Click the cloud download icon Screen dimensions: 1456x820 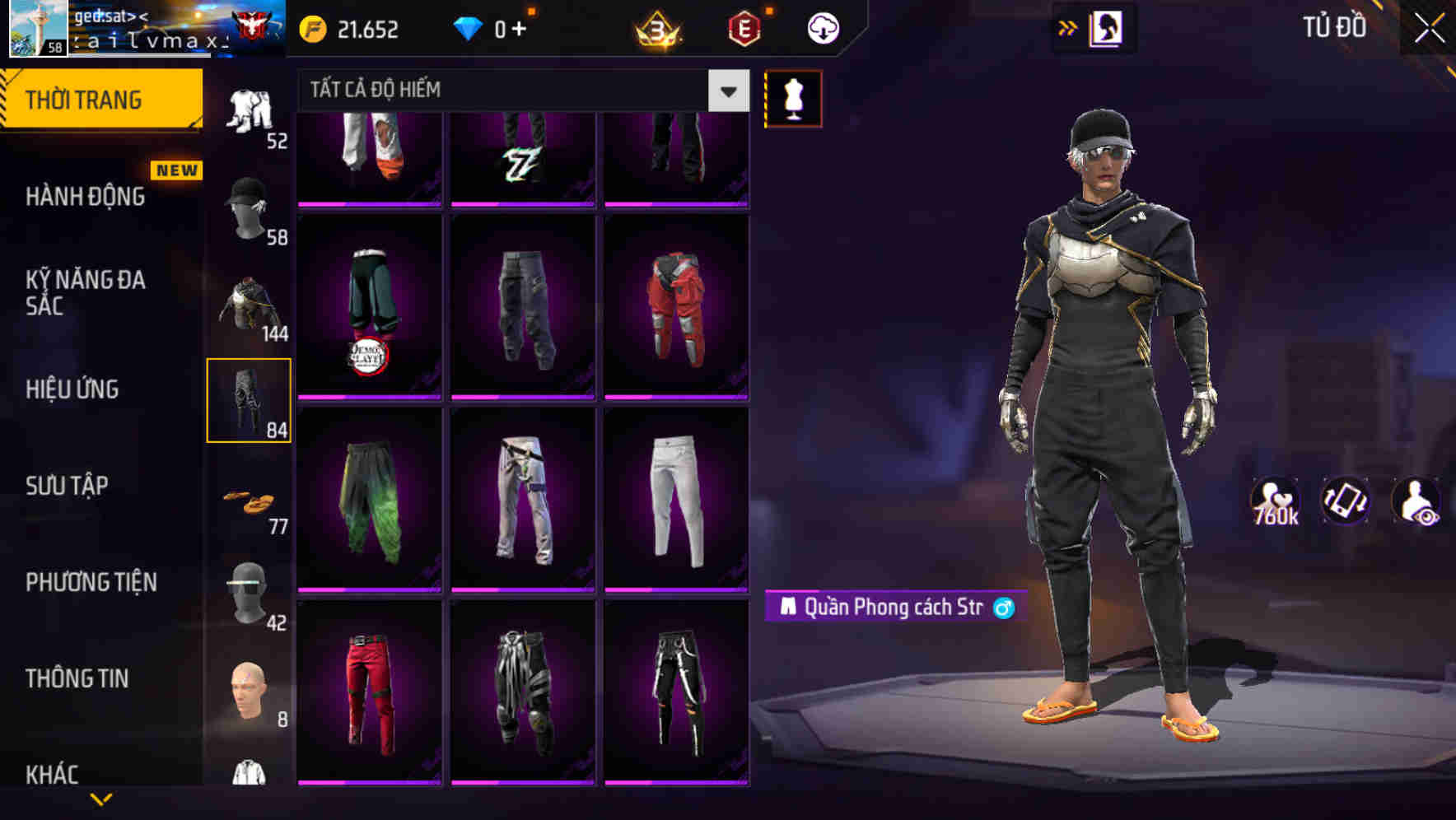pos(822,27)
